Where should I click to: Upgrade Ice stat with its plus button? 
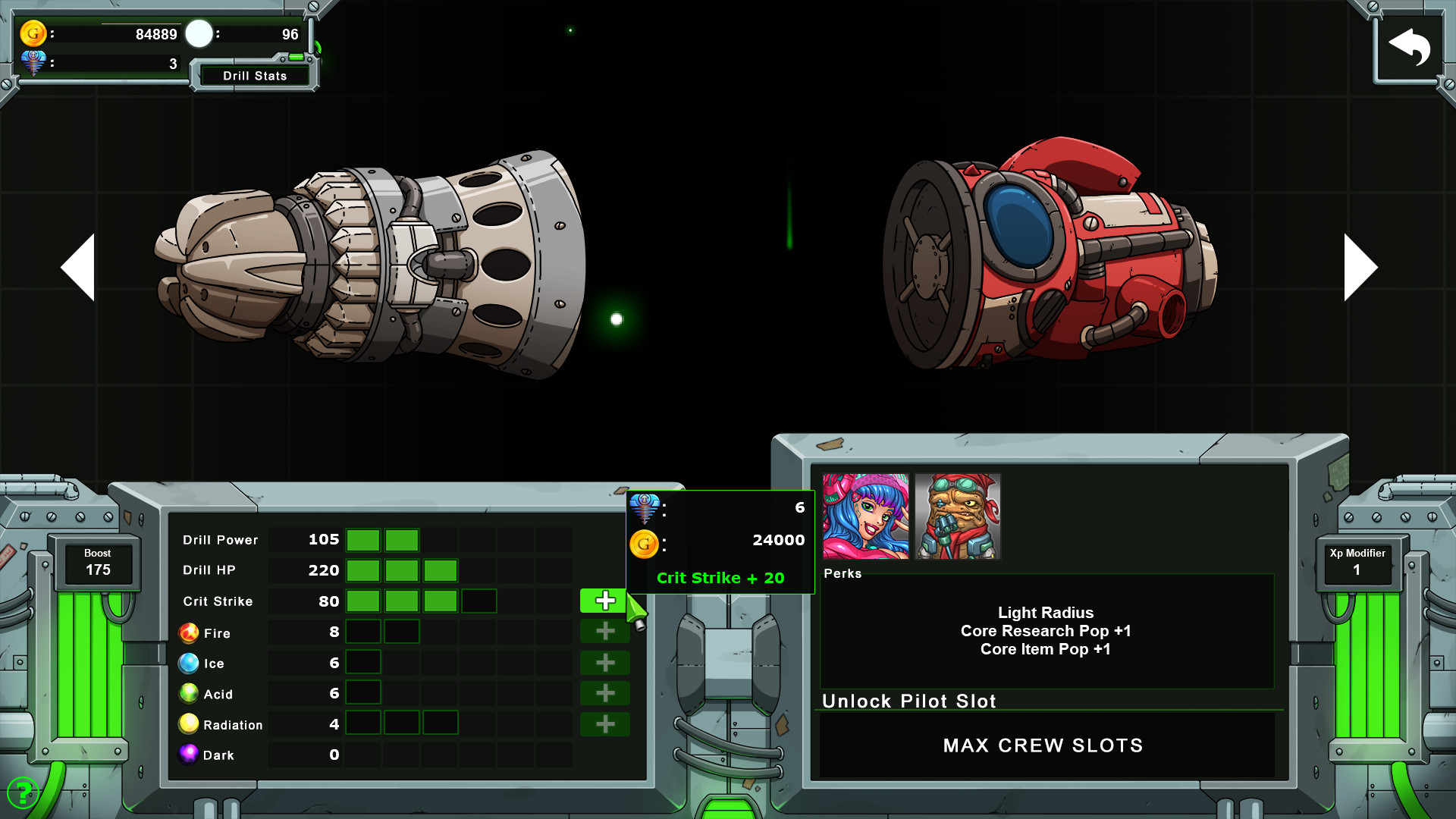(x=604, y=663)
